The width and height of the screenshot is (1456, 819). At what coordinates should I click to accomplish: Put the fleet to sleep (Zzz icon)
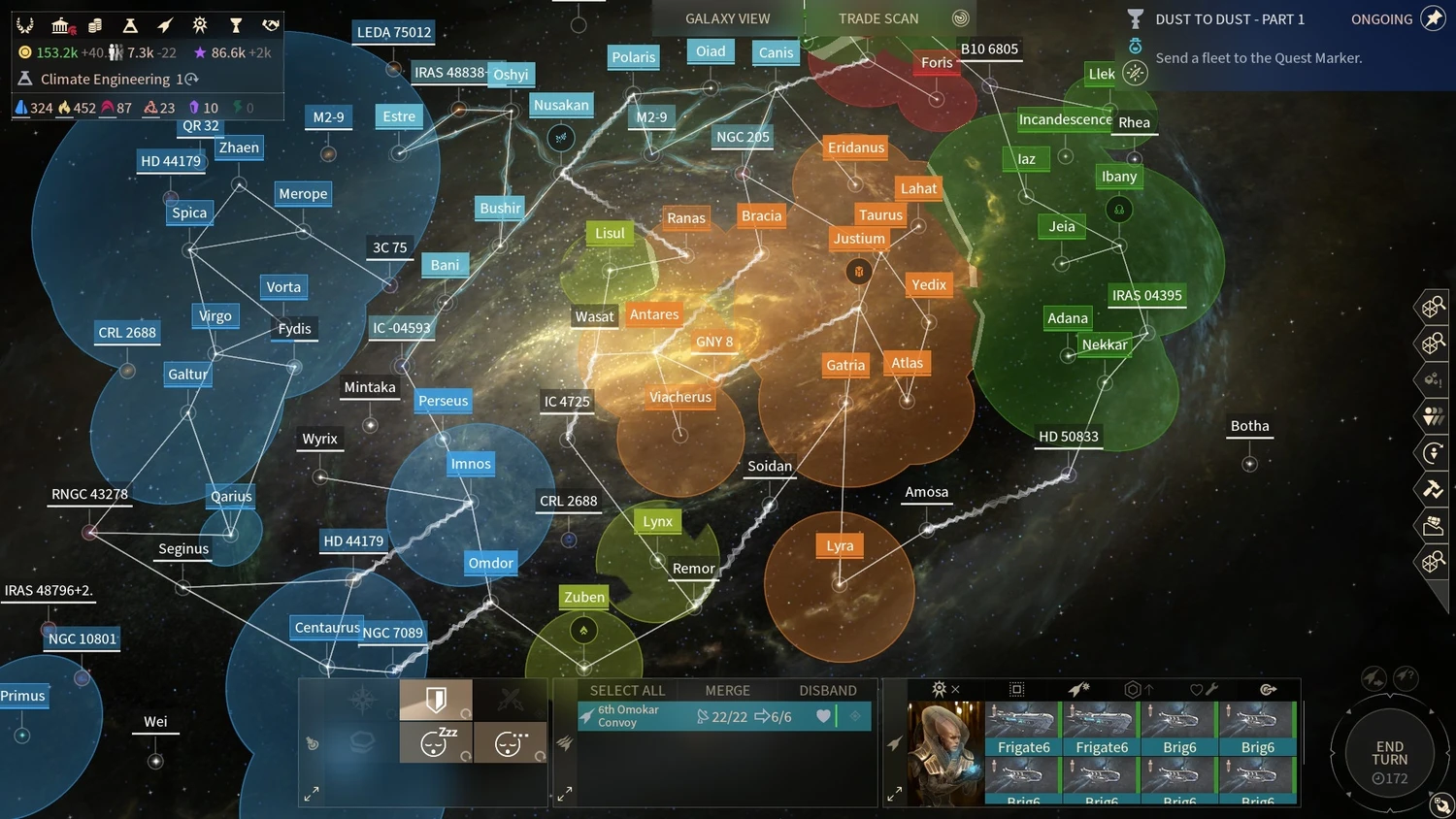[436, 742]
